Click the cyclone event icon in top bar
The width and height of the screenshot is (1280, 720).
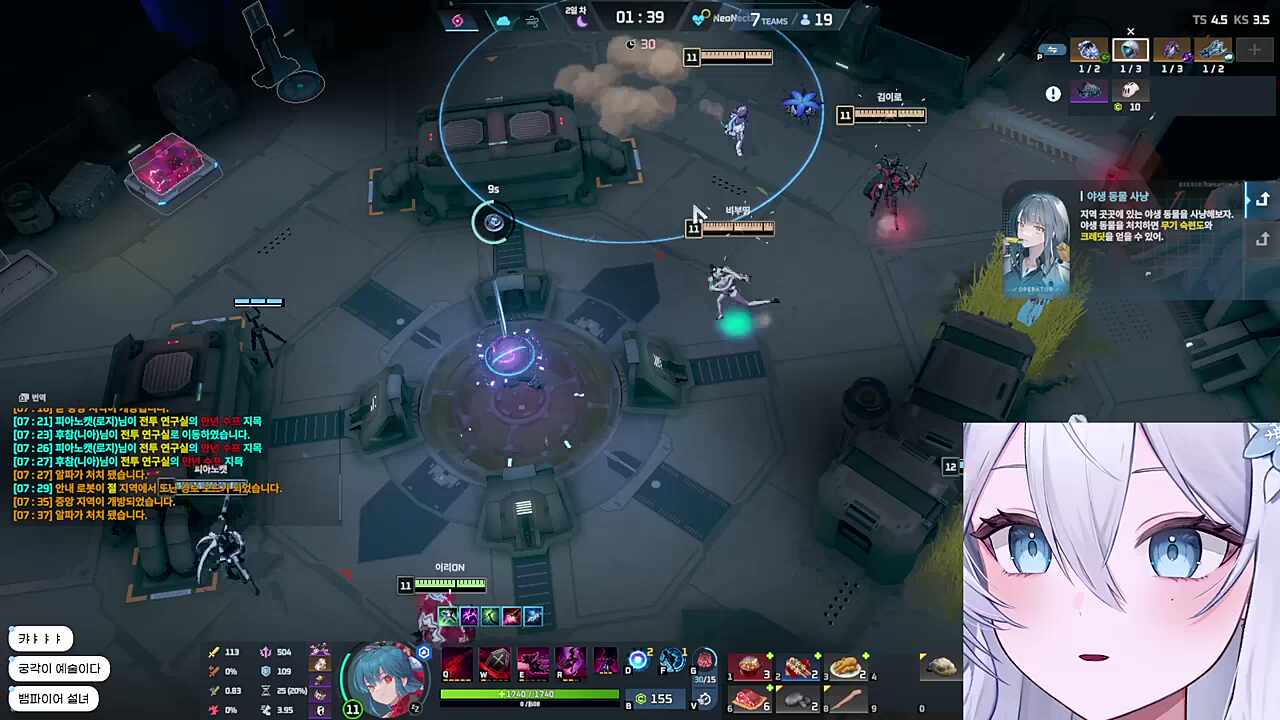click(455, 19)
